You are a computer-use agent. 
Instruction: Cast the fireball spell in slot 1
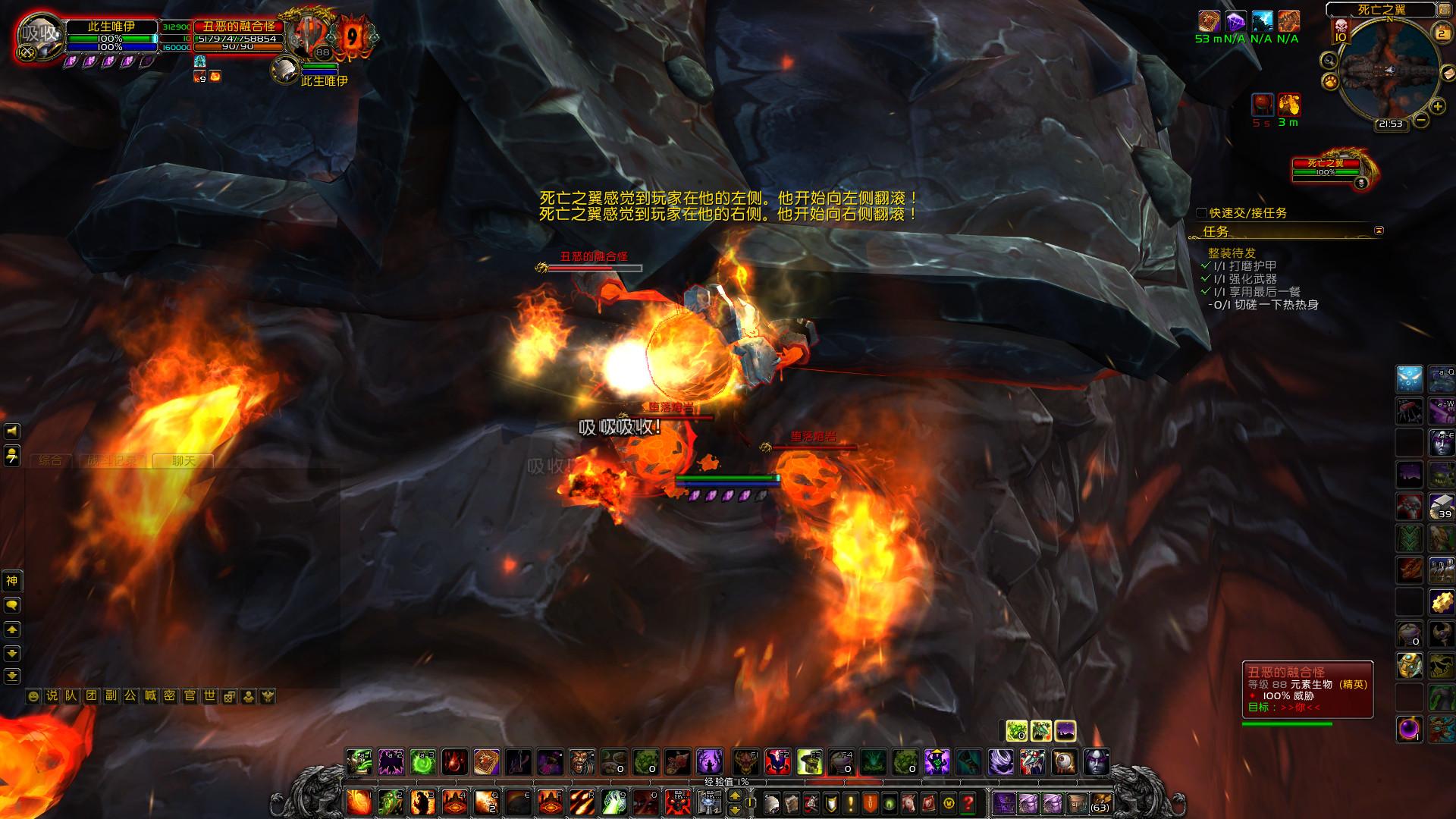359,802
